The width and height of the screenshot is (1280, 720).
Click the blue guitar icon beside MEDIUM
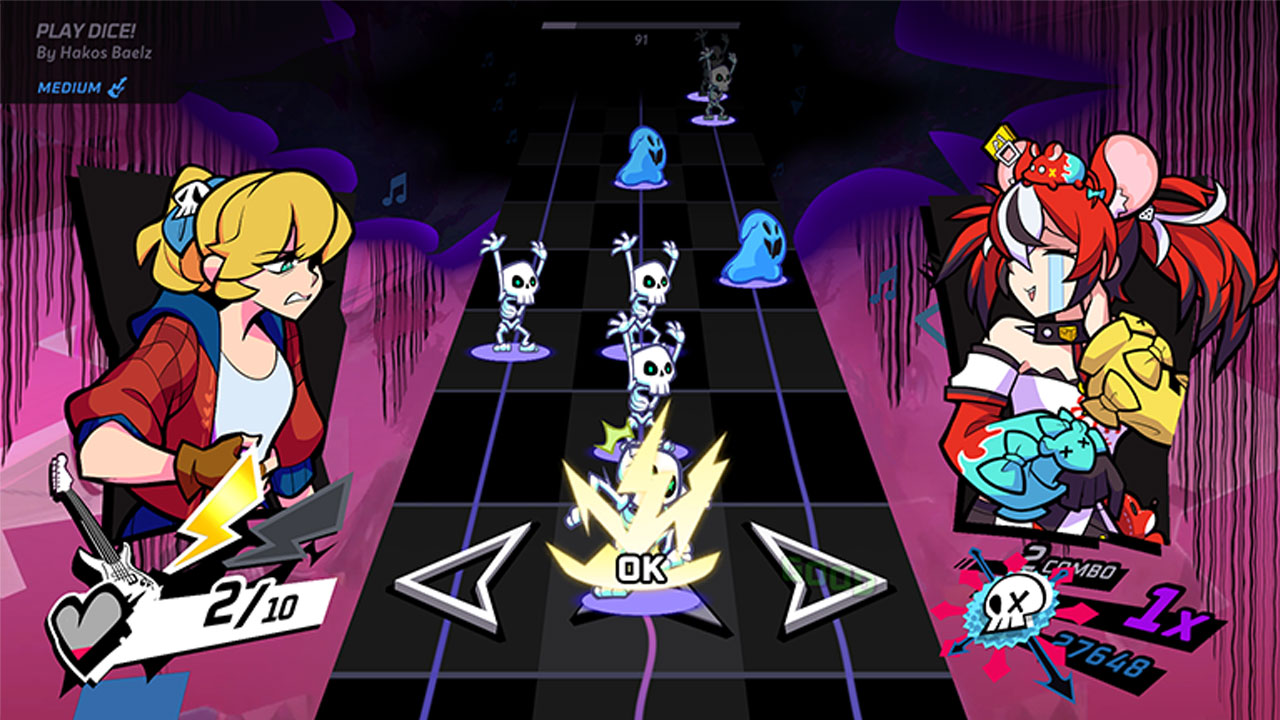point(115,86)
